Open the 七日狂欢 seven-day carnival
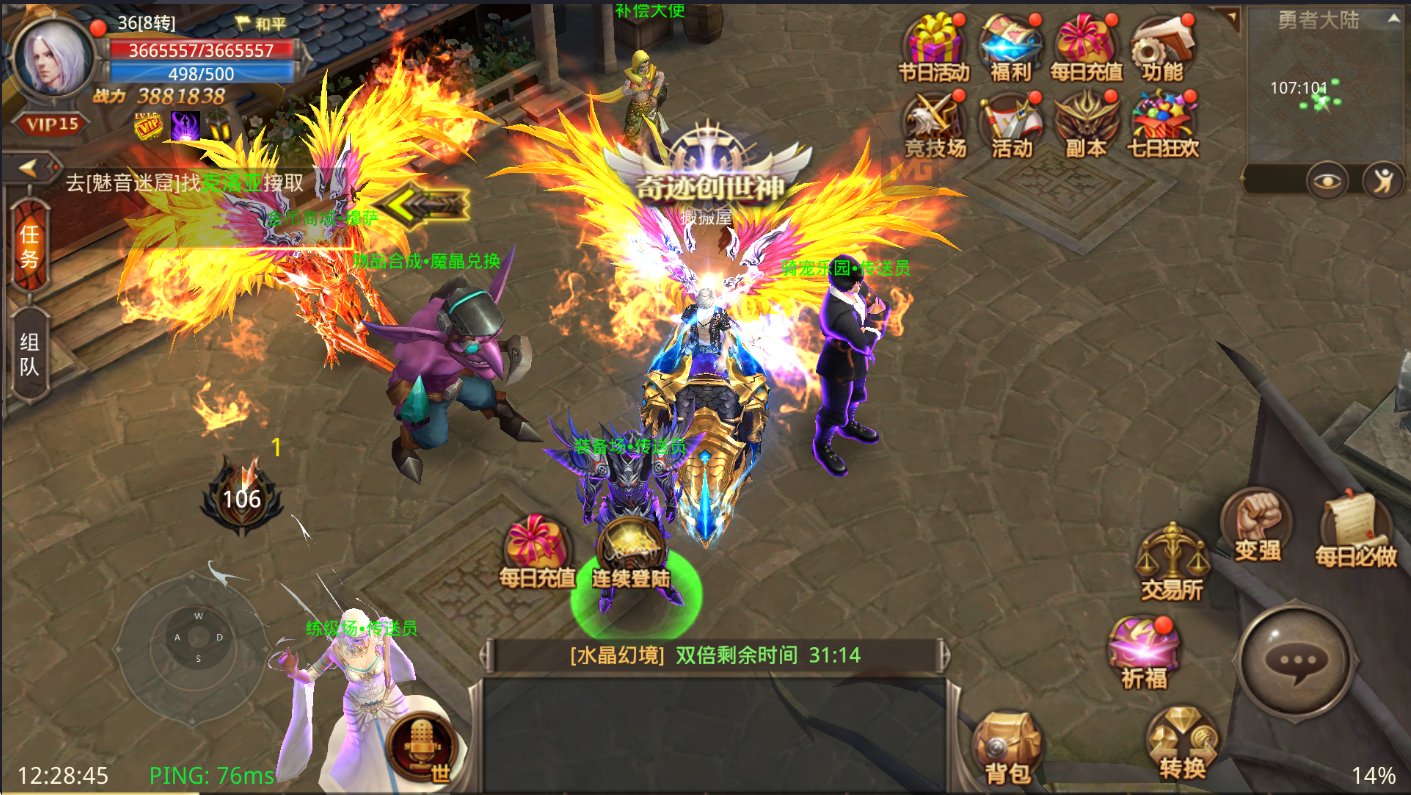The height and width of the screenshot is (795, 1411). click(1163, 123)
